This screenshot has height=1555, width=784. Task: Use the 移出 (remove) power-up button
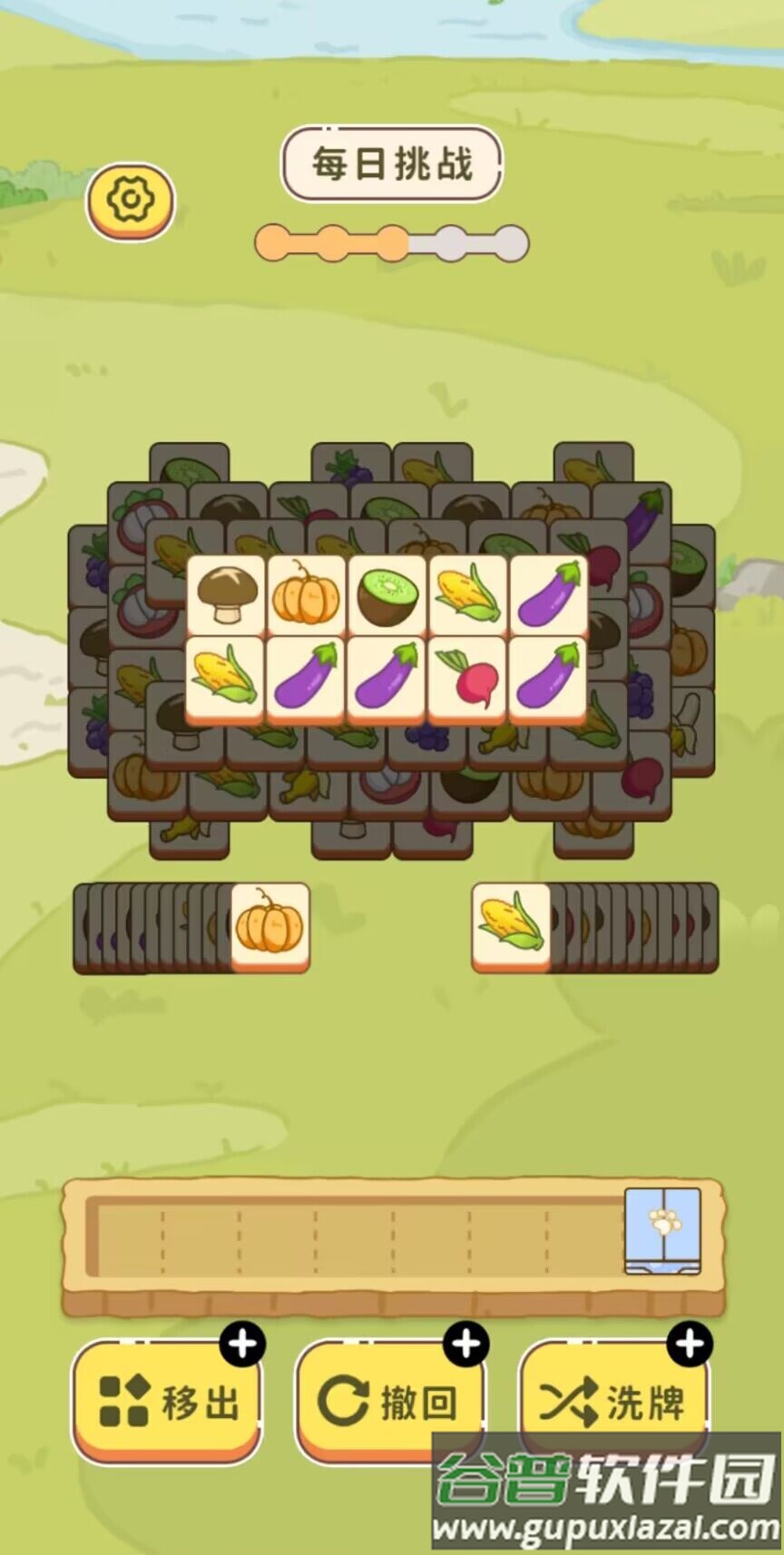coord(167,1402)
